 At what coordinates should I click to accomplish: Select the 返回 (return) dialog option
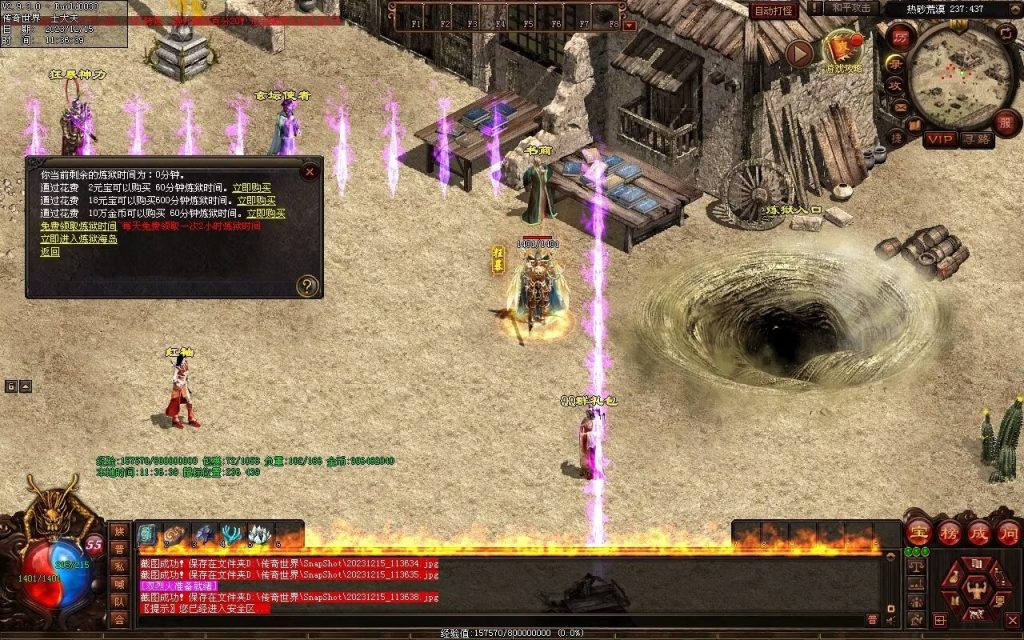pos(50,252)
